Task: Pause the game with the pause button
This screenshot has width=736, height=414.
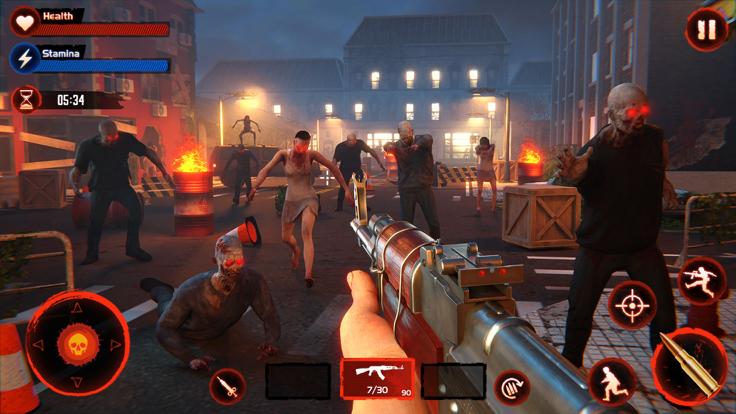Action: point(706,30)
